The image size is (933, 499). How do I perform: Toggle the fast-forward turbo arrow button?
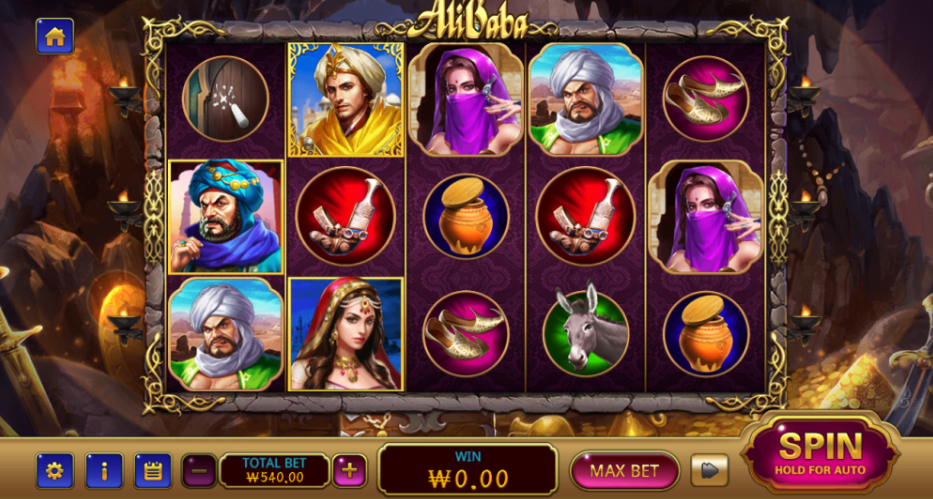710,470
